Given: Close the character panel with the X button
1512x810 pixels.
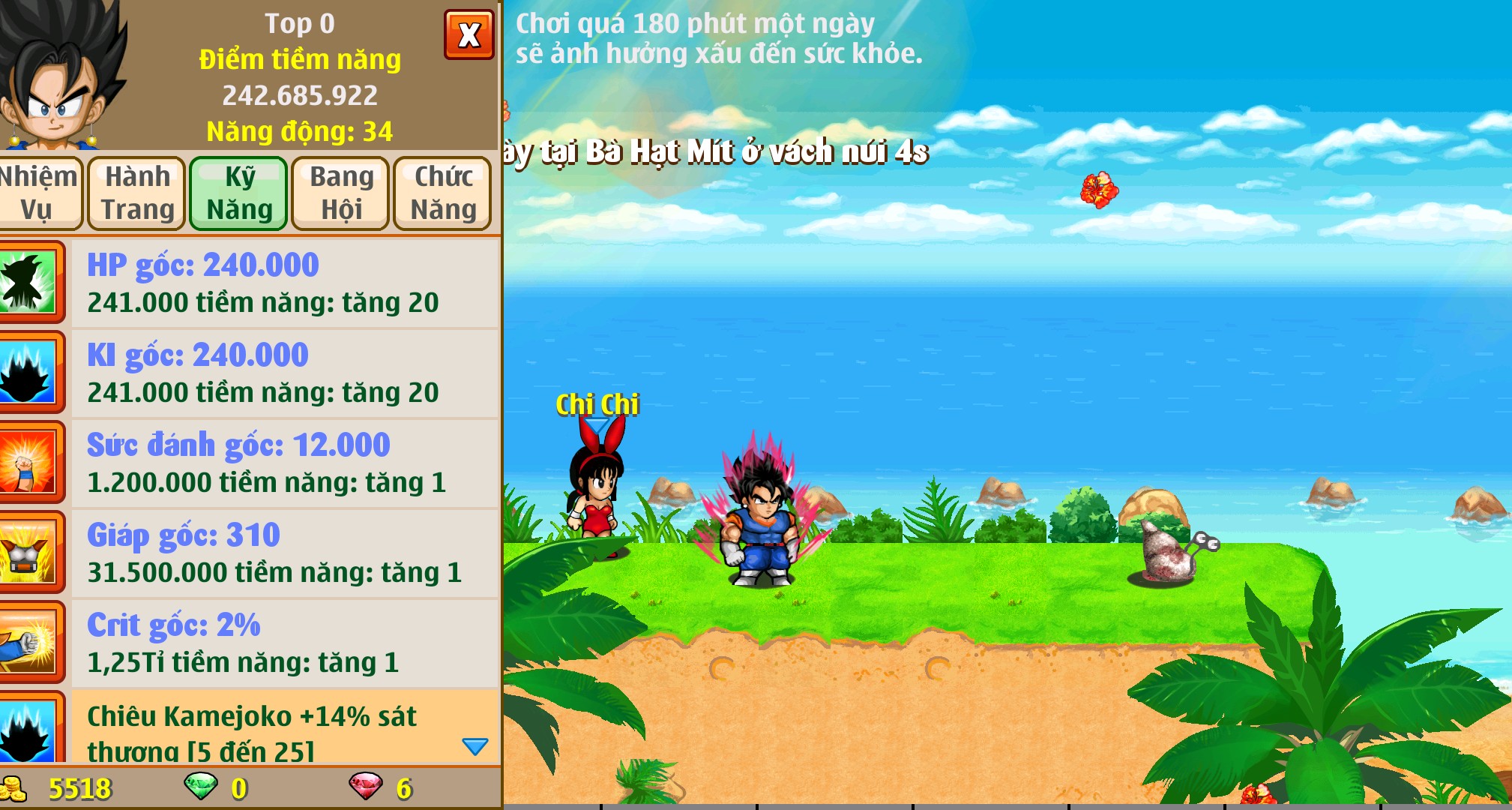Looking at the screenshot, I should (x=469, y=34).
